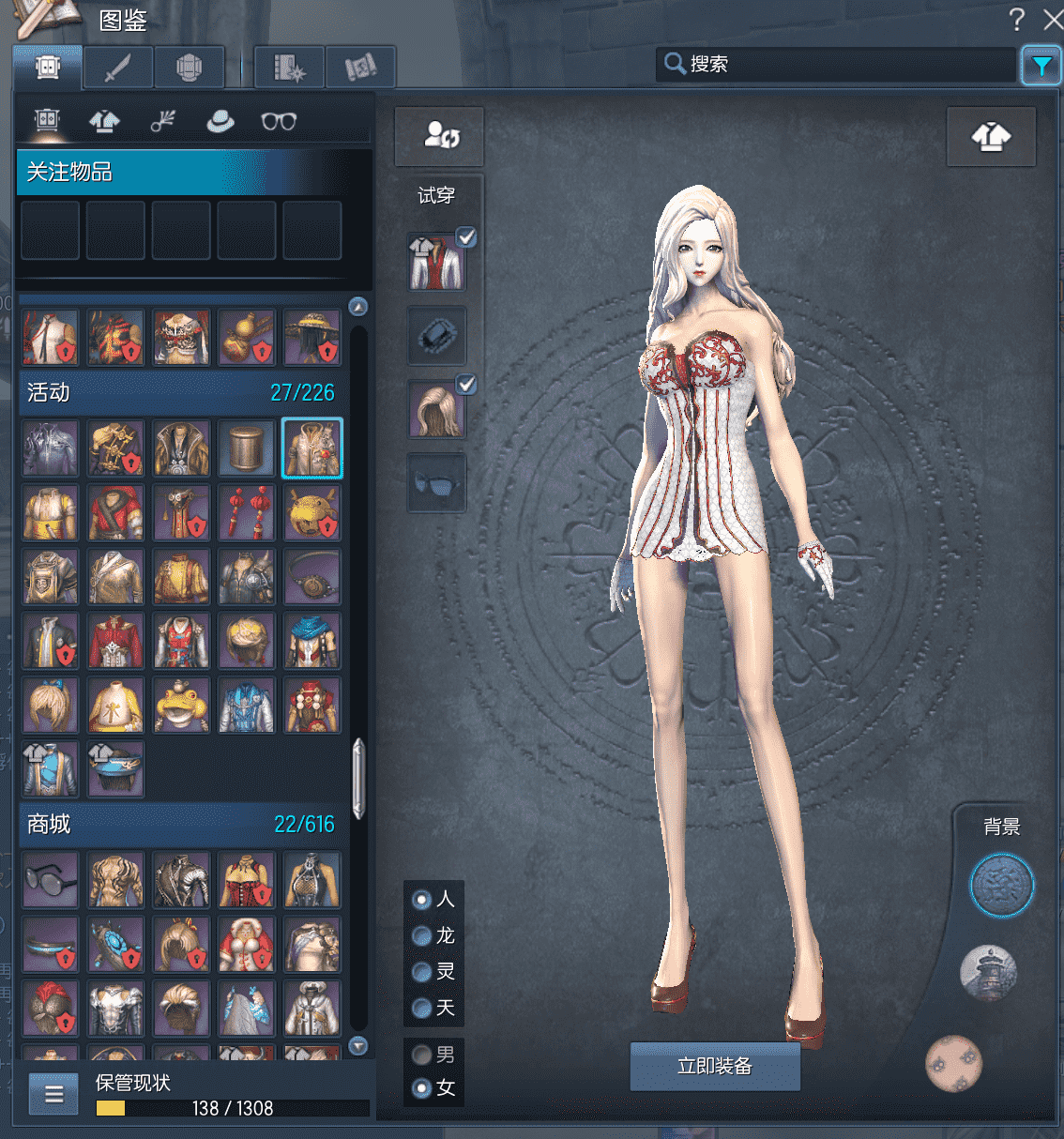Click the 立即装备 equip now button
Viewport: 1064px width, 1139px height.
point(714,1066)
